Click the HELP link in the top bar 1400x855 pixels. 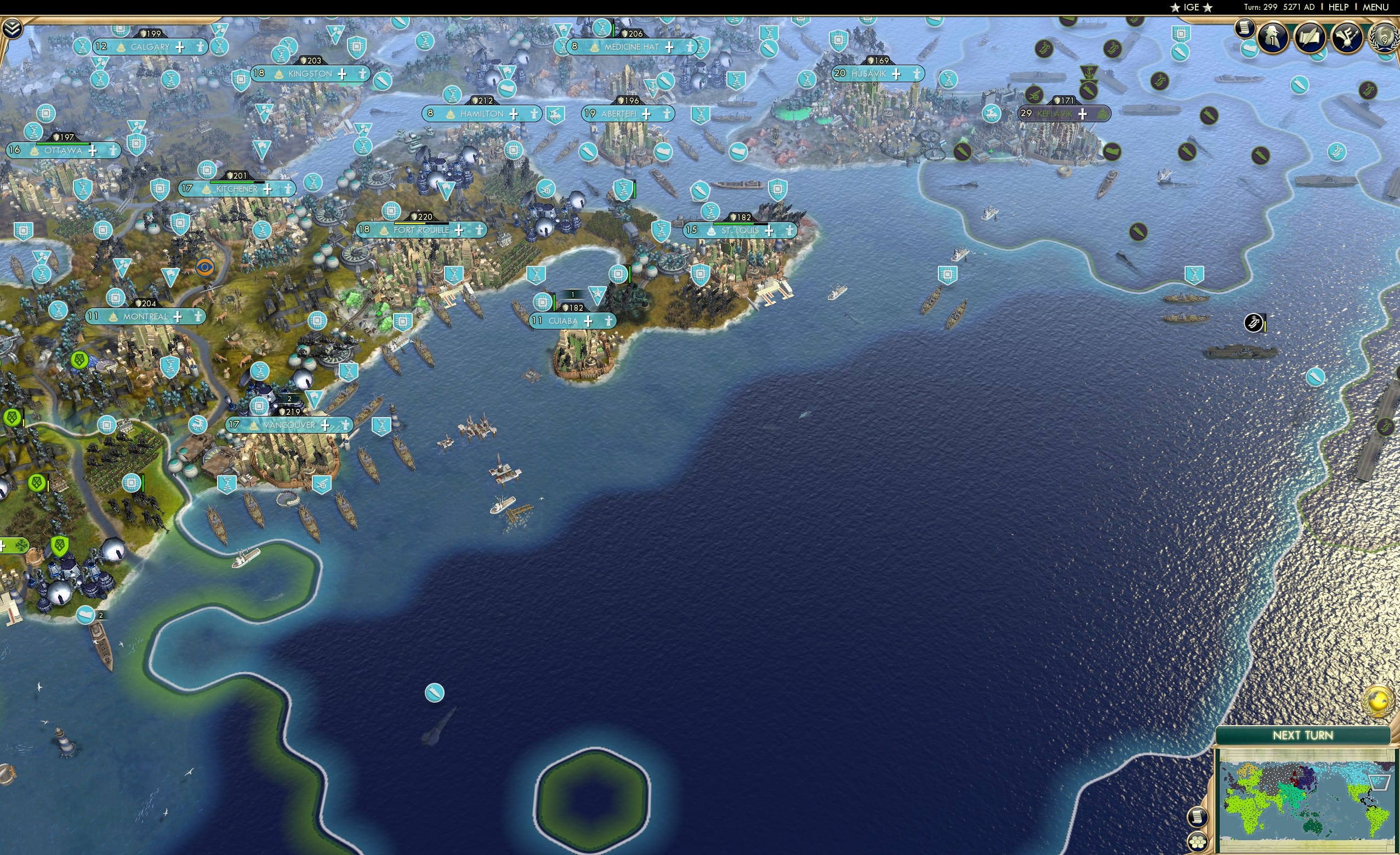[1339, 7]
